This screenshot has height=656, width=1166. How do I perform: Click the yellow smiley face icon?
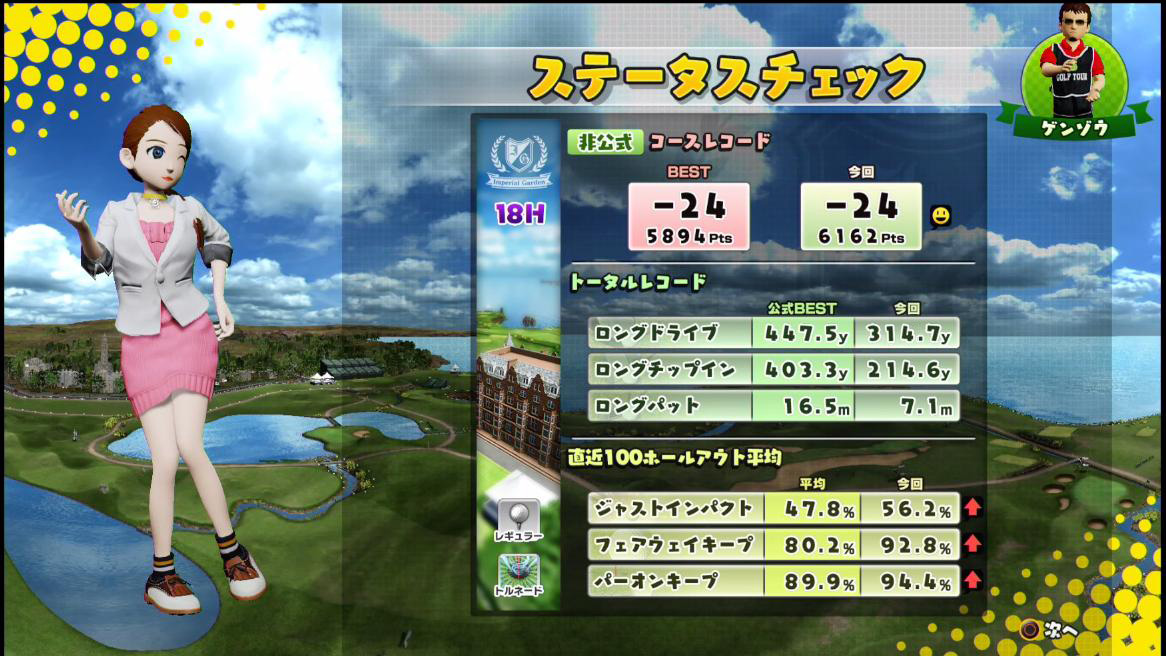939,214
